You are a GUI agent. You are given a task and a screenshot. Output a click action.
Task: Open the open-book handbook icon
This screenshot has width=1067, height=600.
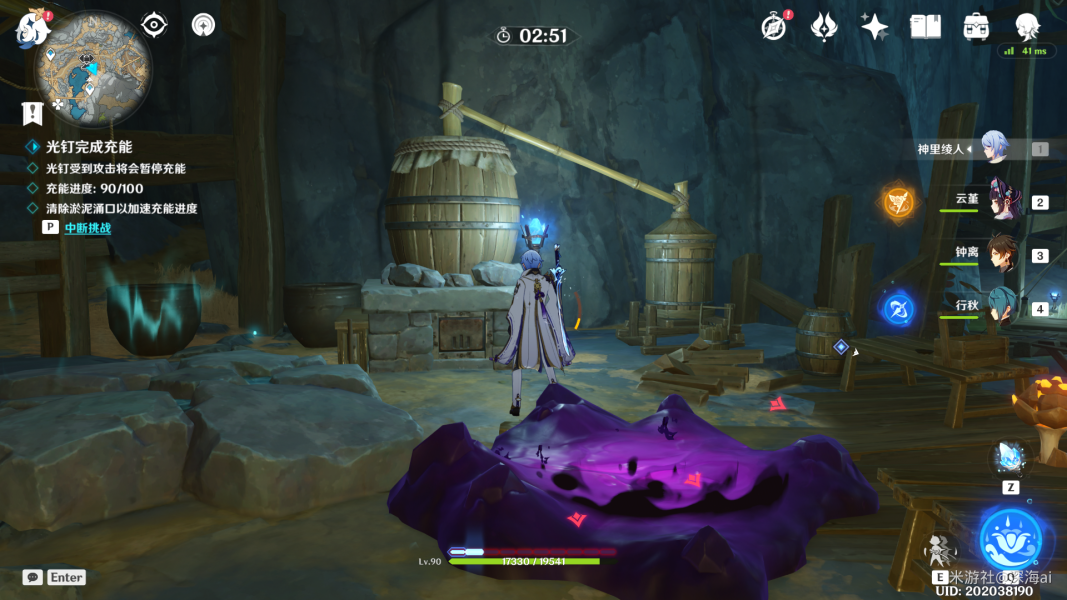coord(925,27)
